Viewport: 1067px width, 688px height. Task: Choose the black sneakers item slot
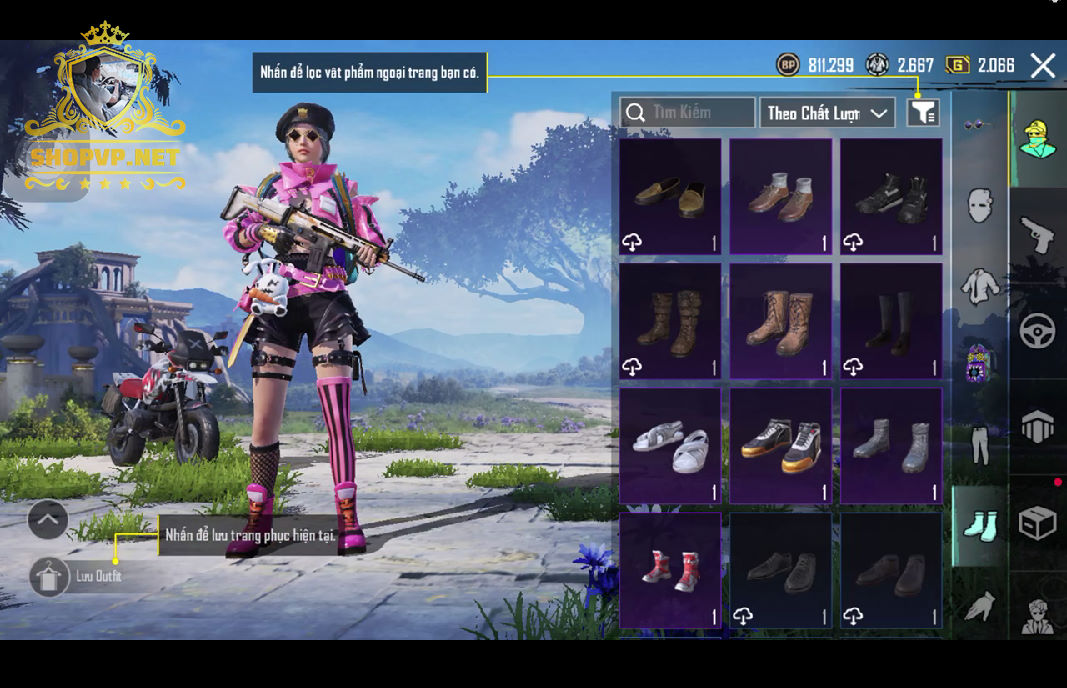click(x=891, y=196)
